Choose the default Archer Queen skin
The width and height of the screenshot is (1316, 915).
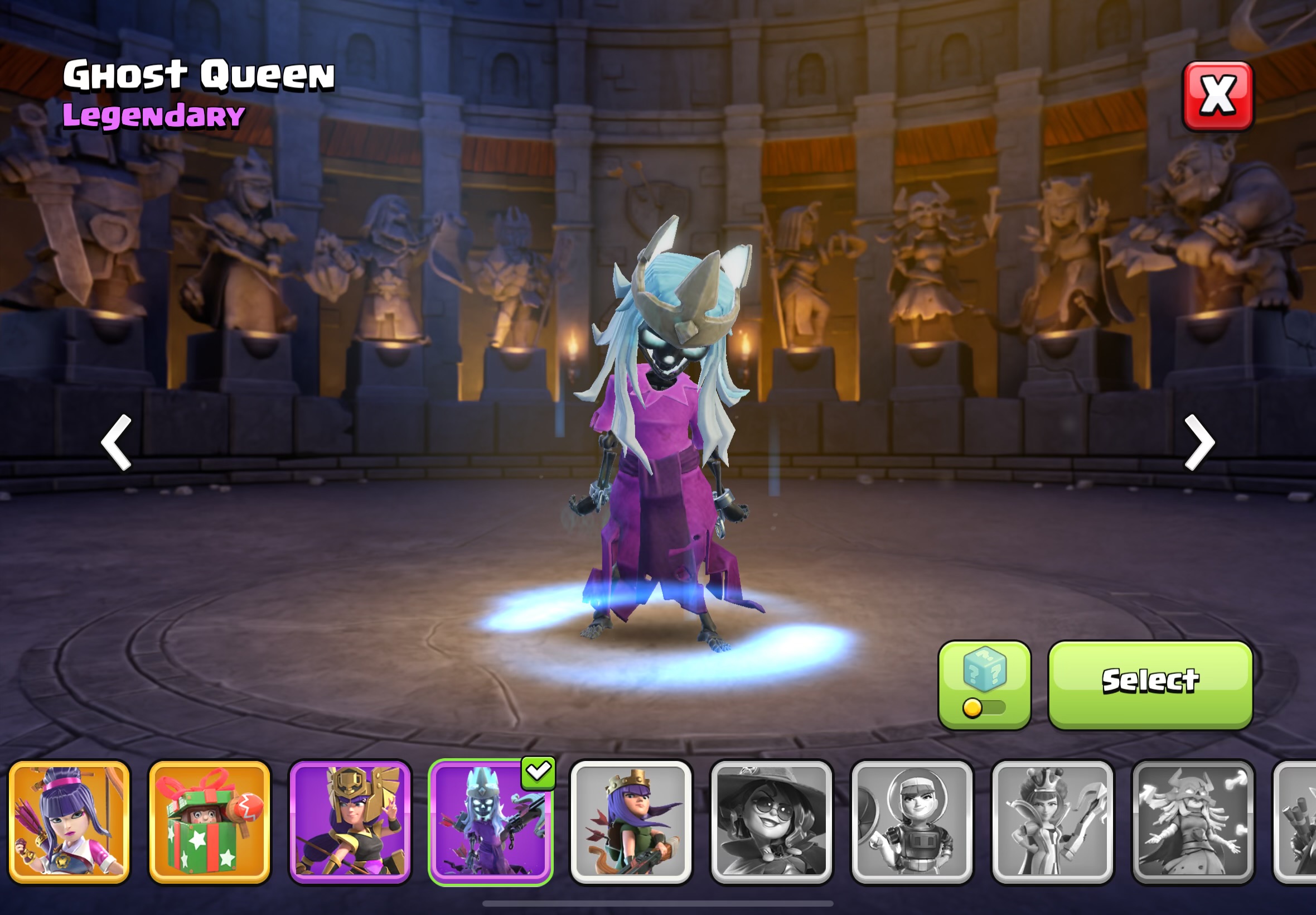(631, 821)
